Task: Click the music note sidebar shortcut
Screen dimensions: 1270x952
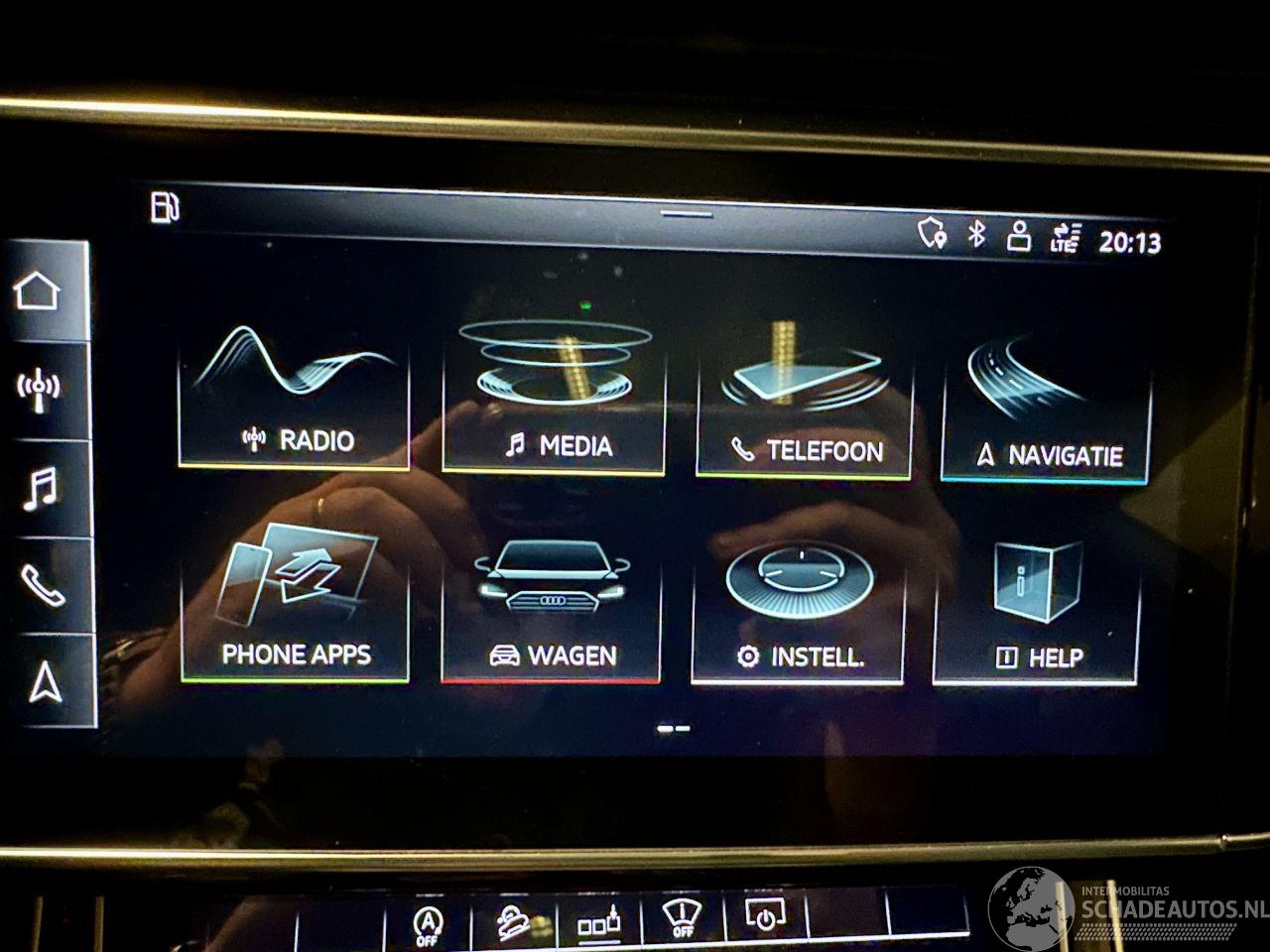Action: pyautogui.click(x=40, y=489)
